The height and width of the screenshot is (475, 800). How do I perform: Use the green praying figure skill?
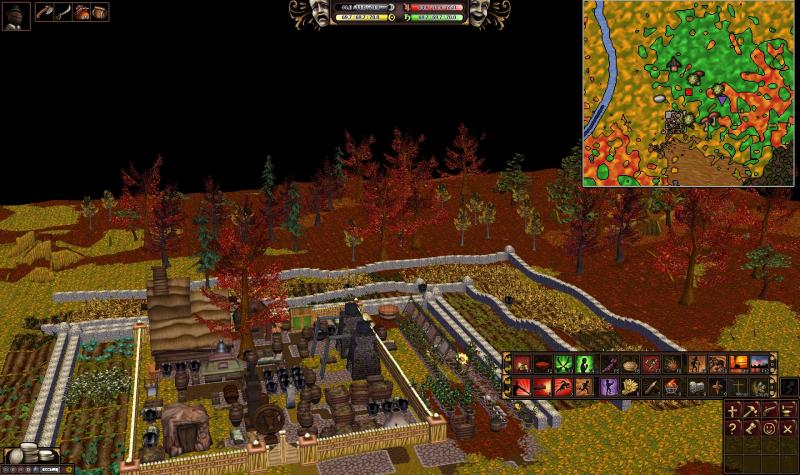coord(586,365)
